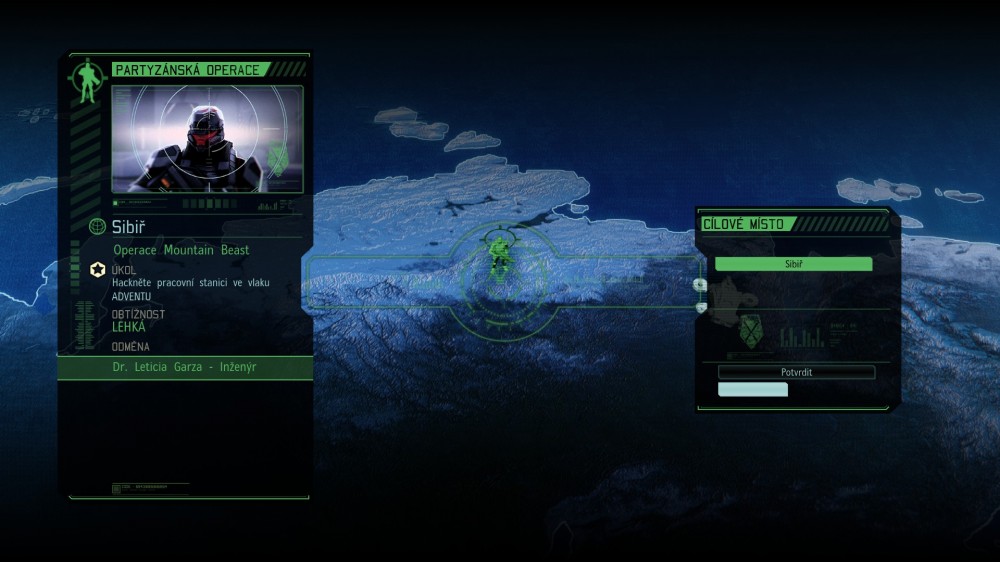Viewport: 1000px width, 562px height.
Task: Click the blank light-blue button below Potvrdit
Action: tap(752, 390)
